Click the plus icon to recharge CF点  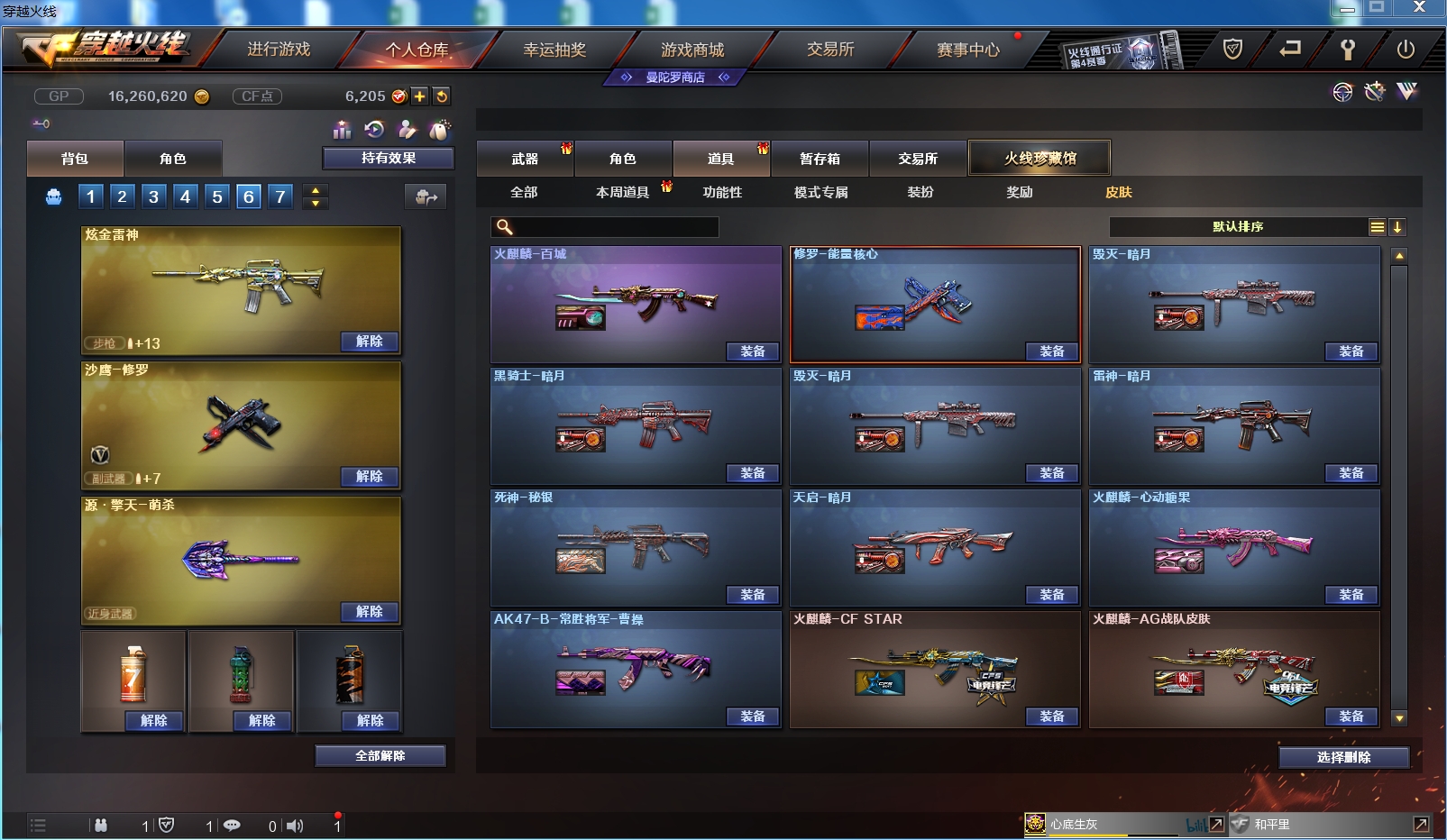pos(419,96)
